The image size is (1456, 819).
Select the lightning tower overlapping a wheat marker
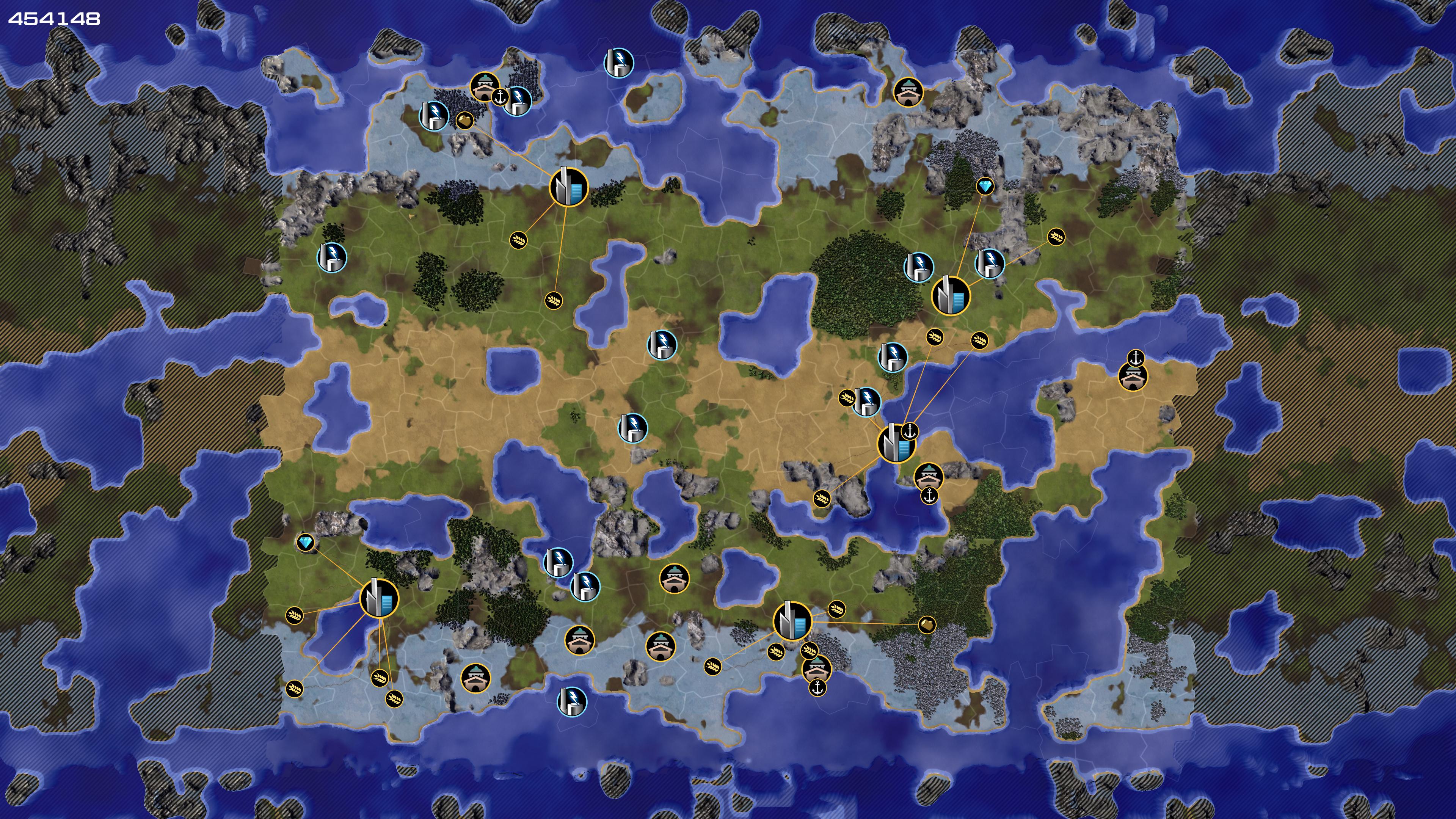pos(866,401)
